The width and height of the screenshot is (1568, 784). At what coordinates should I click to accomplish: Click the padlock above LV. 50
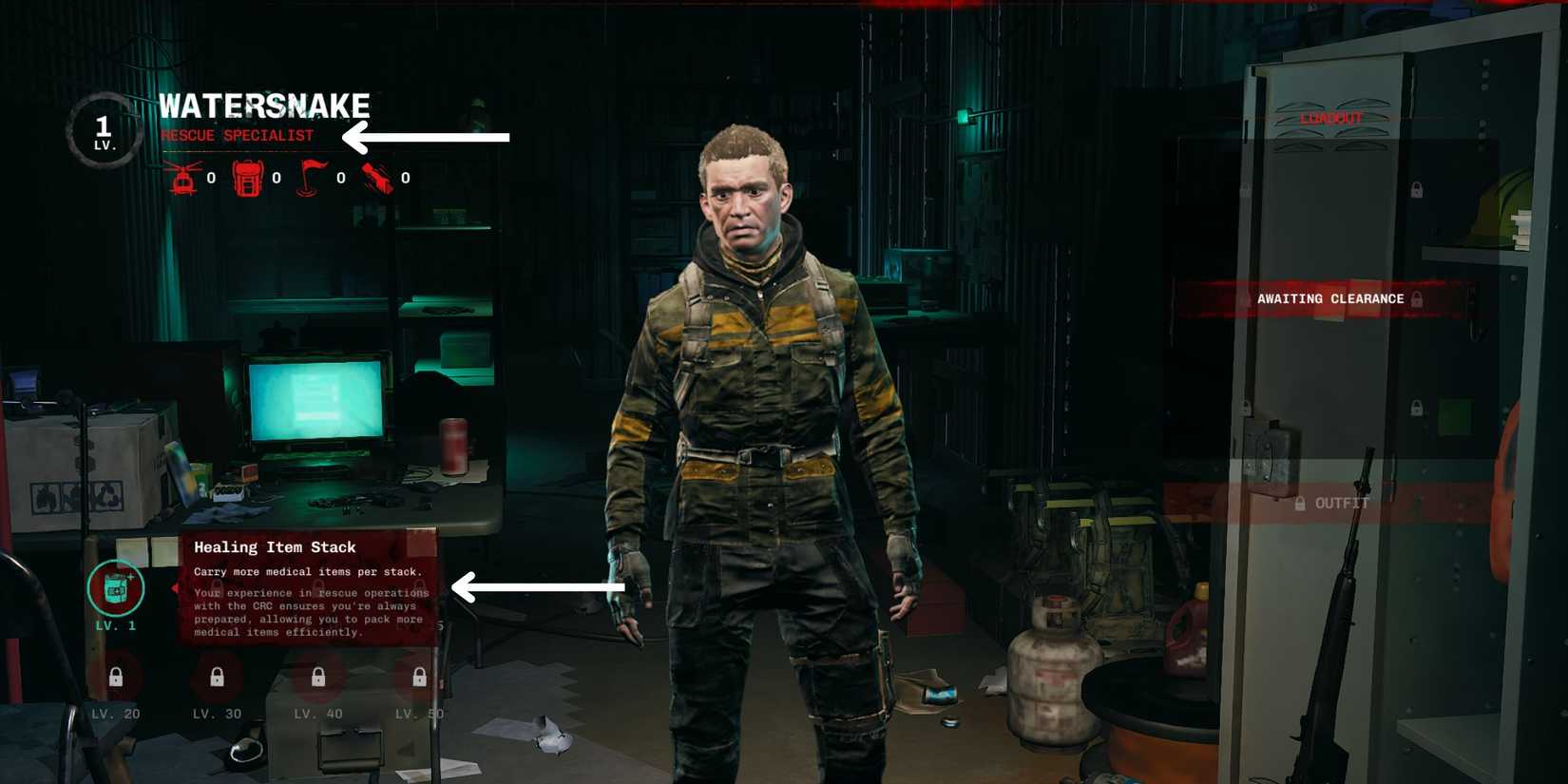click(x=417, y=677)
